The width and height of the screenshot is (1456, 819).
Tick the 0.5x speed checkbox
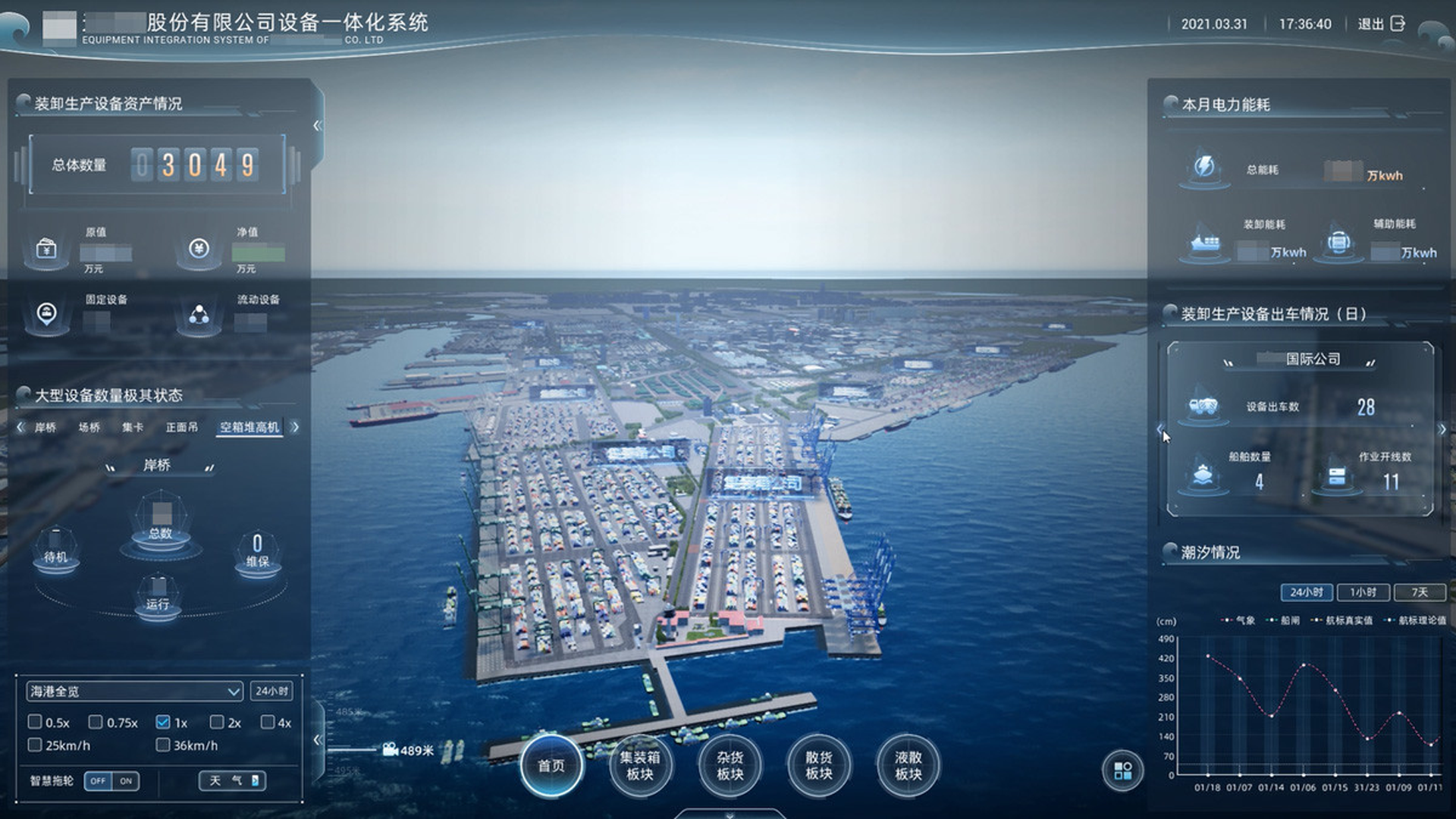point(35,722)
